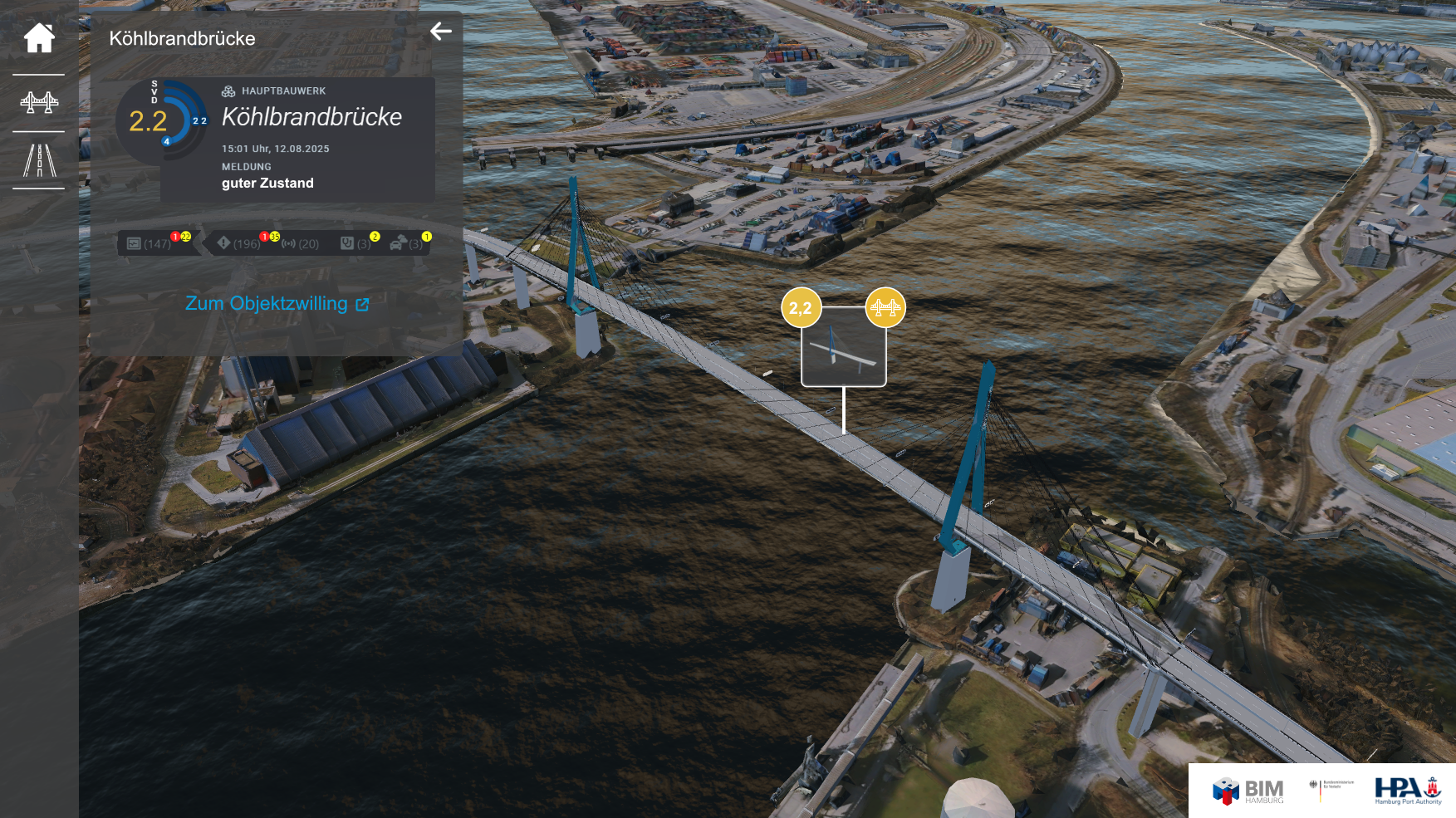Screen dimensions: 1456x818
Task: Open the bridge thumbnail on the map
Action: 843,347
